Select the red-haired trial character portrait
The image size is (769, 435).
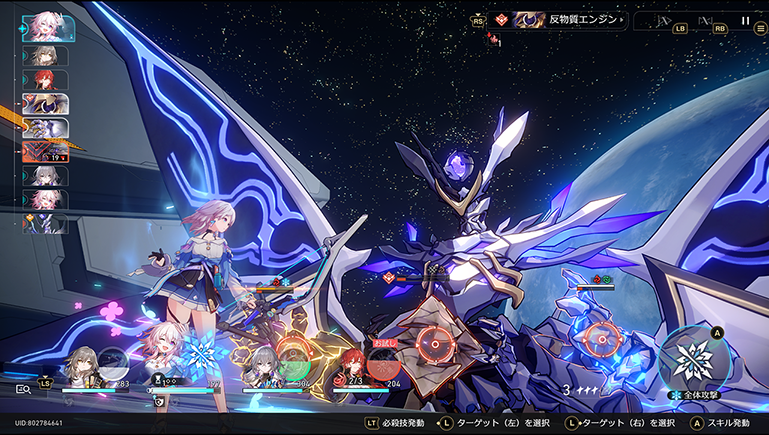coord(353,363)
